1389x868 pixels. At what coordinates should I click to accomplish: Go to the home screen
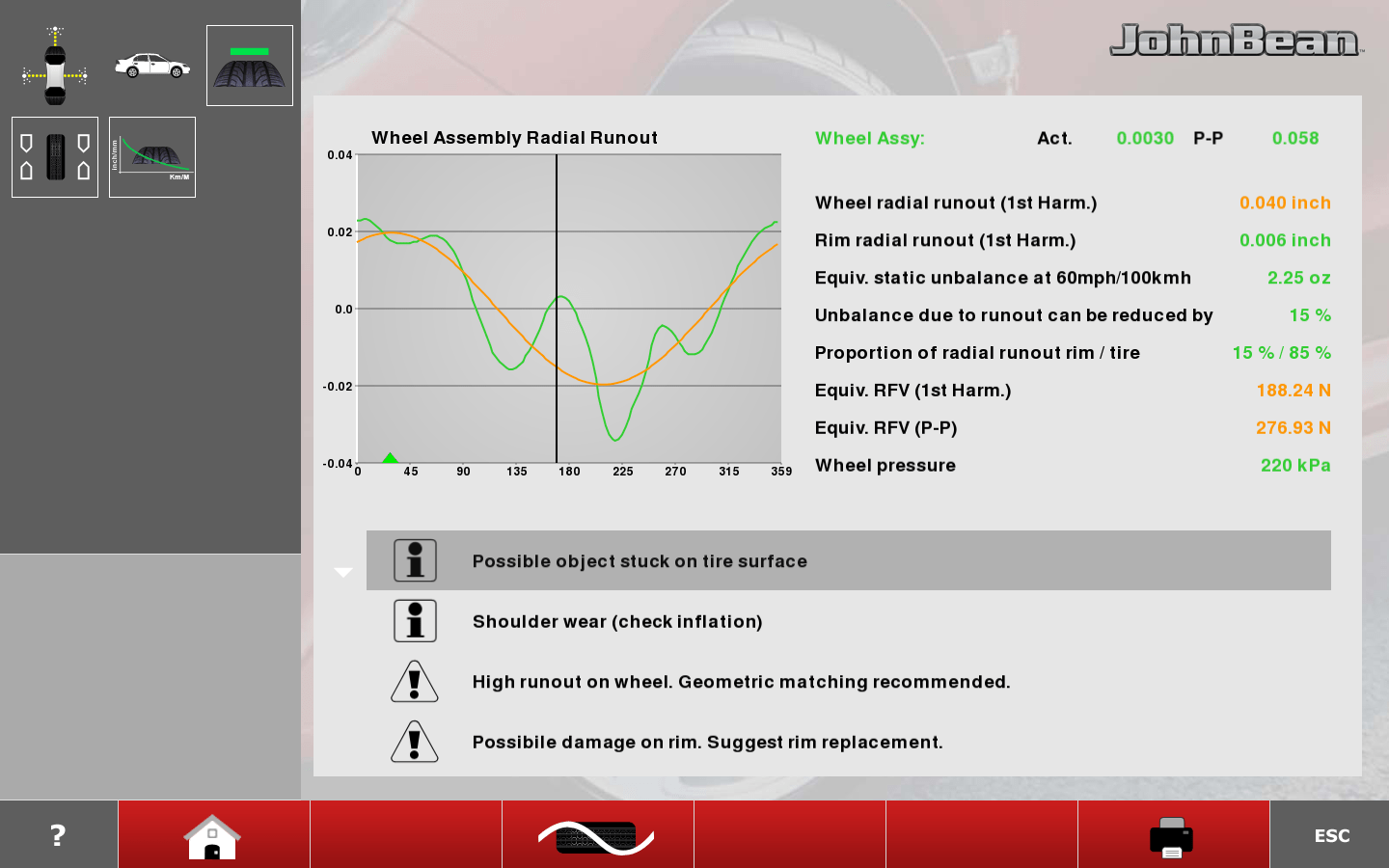[213, 835]
